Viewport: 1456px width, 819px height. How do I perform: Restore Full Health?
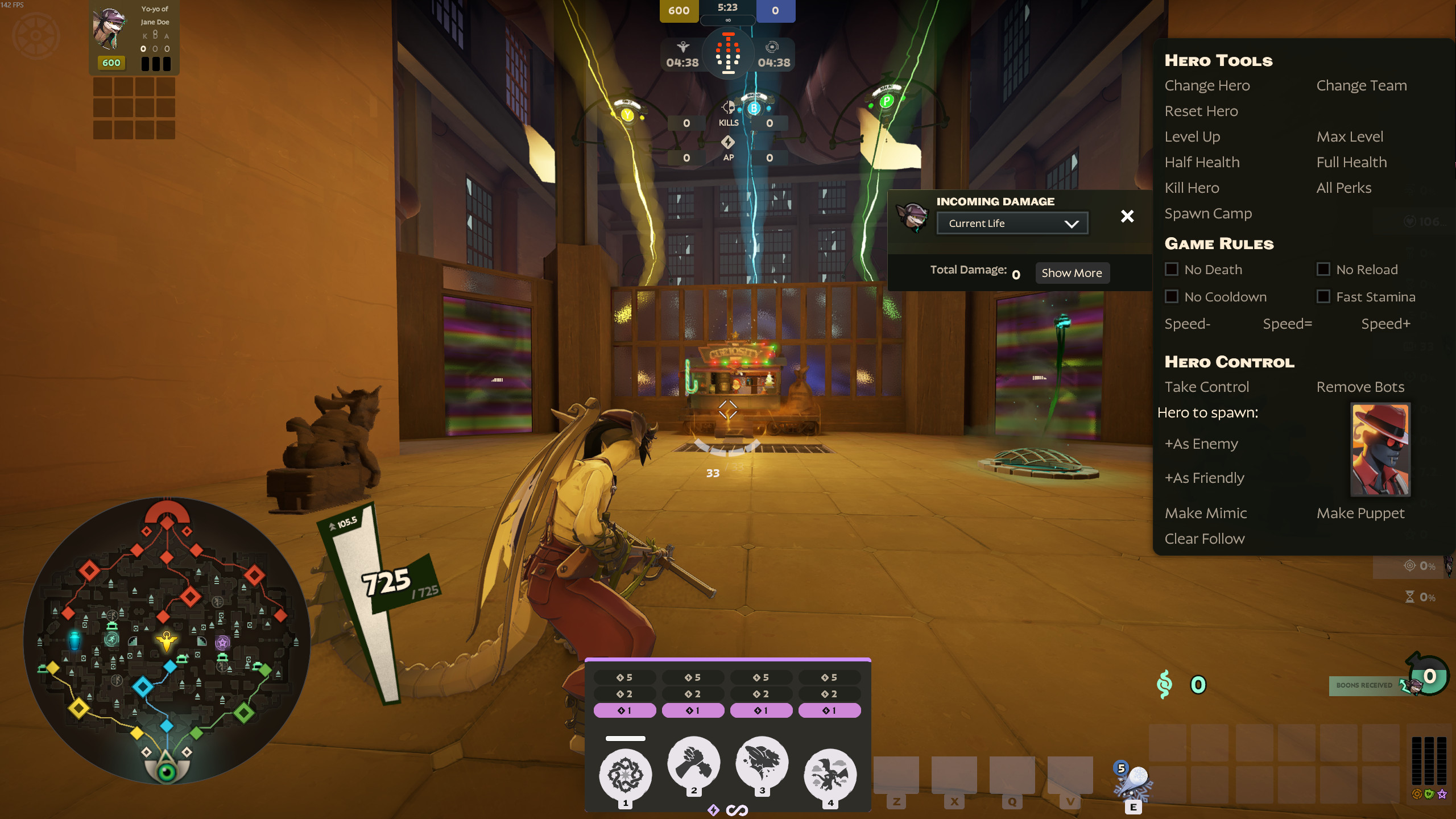tap(1351, 162)
